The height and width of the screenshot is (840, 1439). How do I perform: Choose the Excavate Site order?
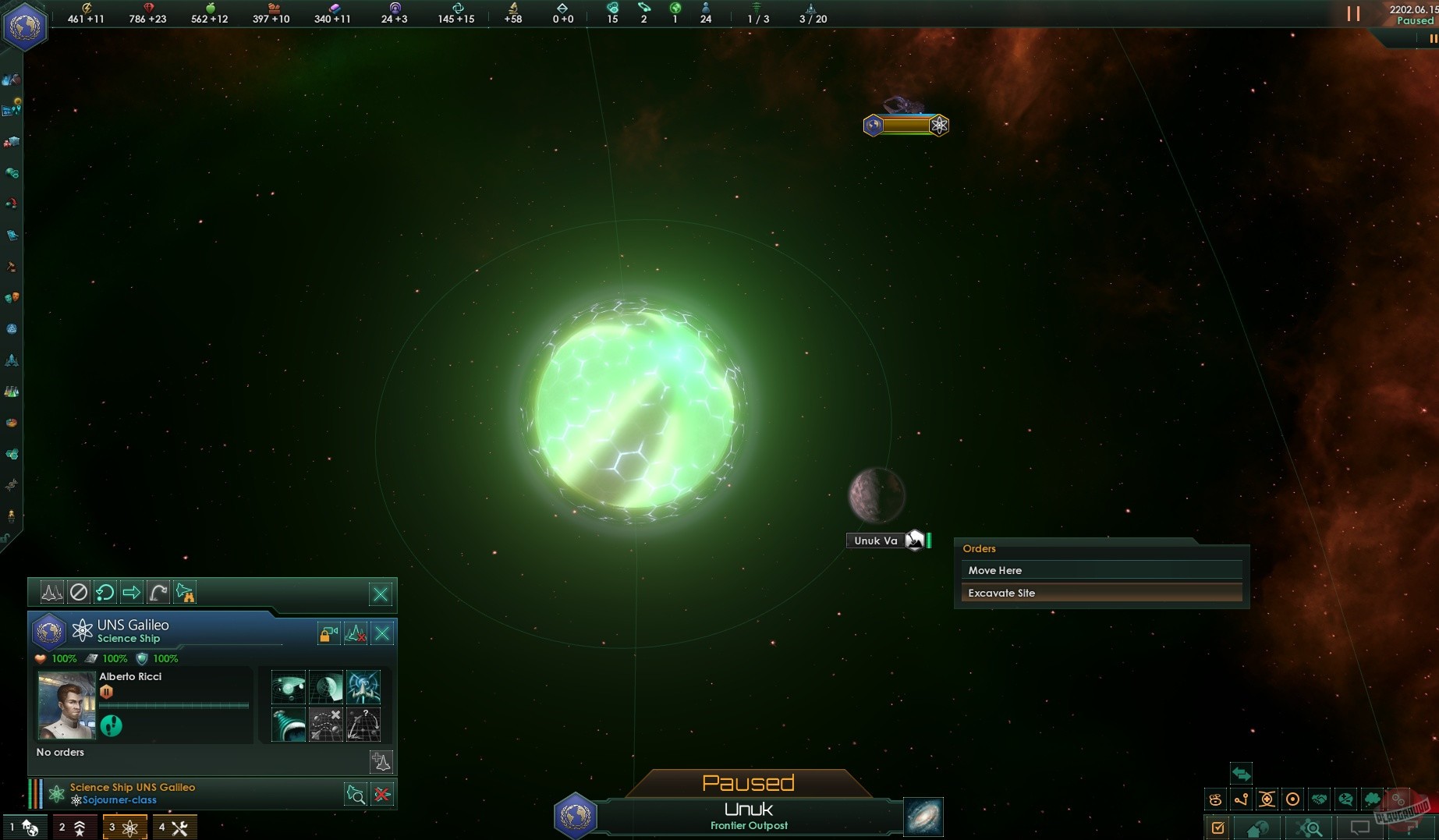coord(1101,593)
